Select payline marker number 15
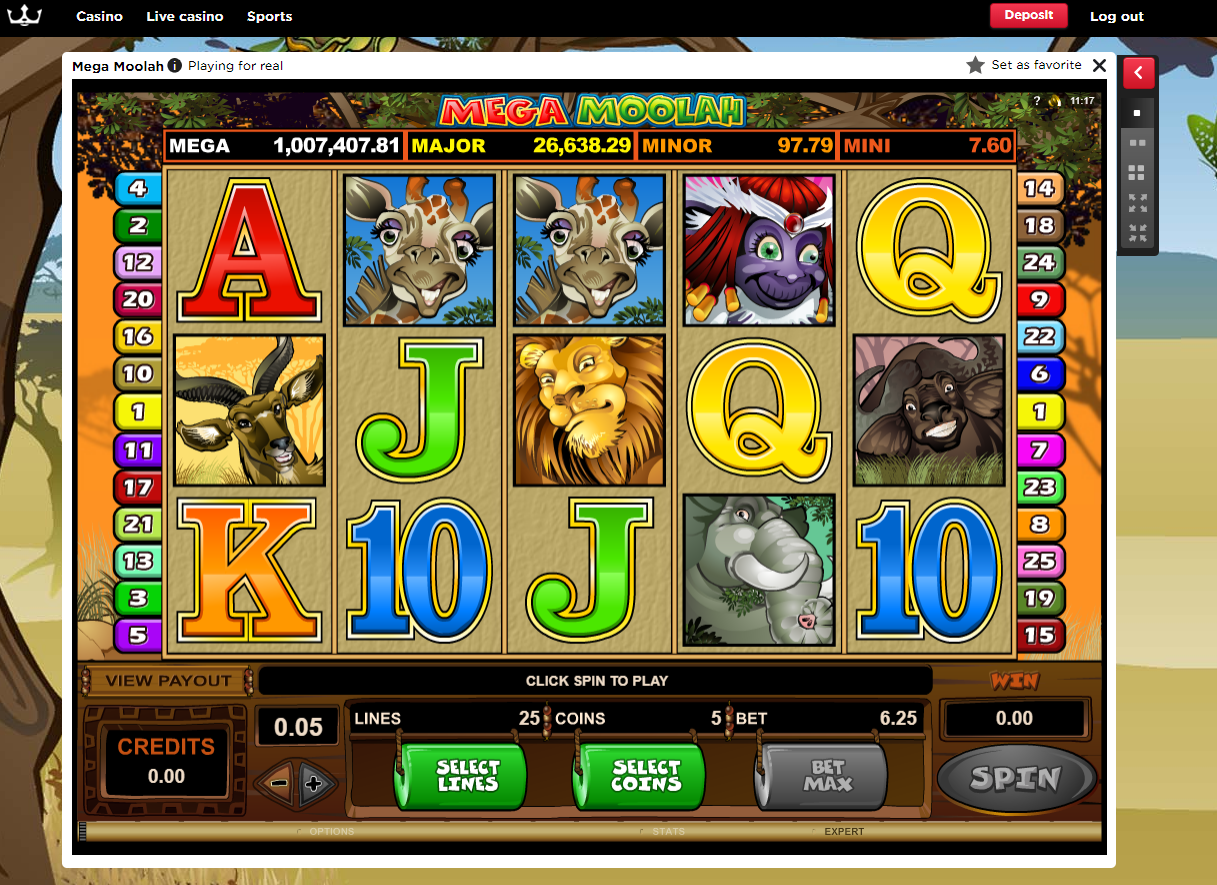The width and height of the screenshot is (1217, 885). [x=1039, y=634]
